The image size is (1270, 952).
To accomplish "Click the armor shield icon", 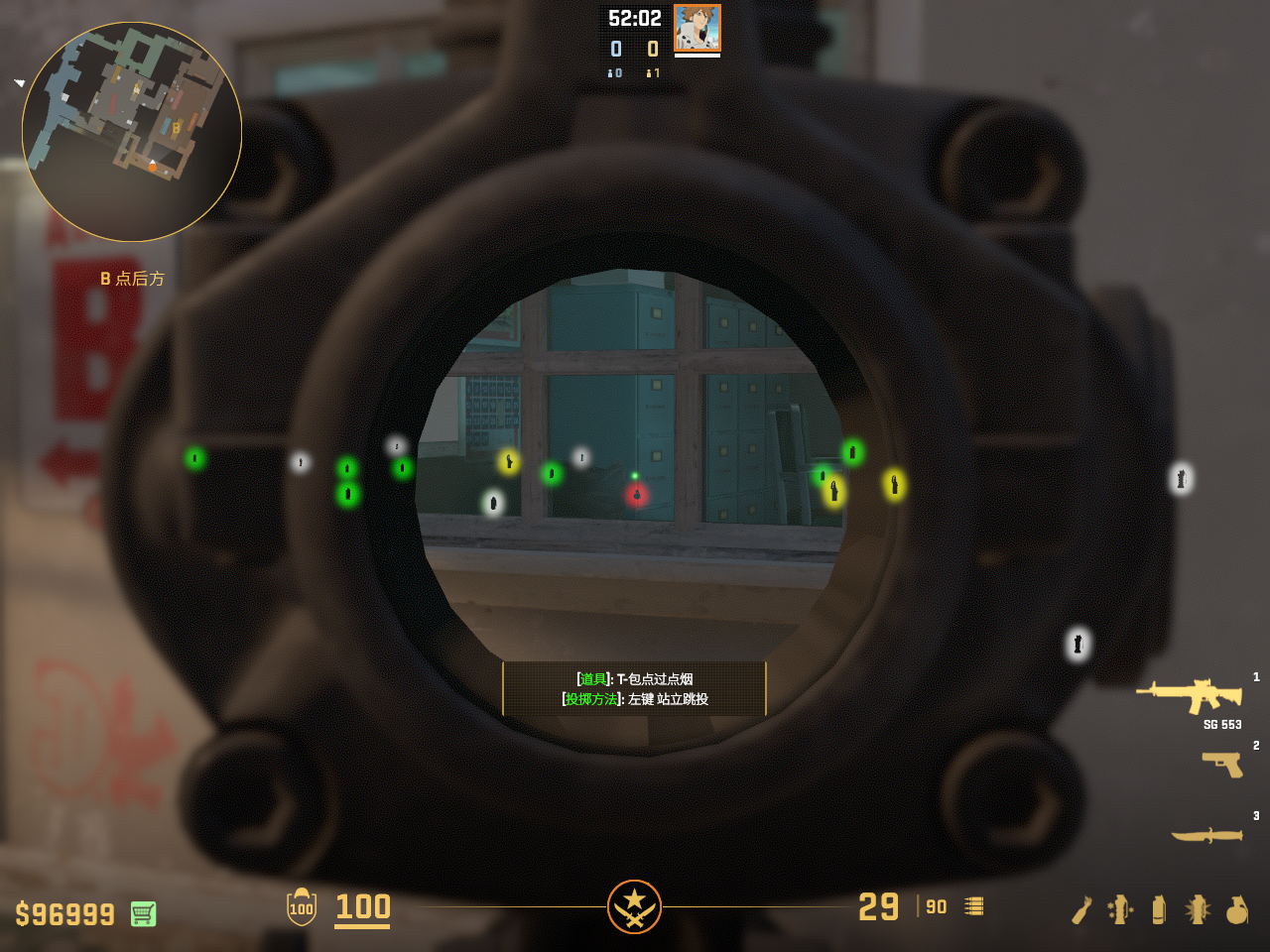I will coord(302,907).
